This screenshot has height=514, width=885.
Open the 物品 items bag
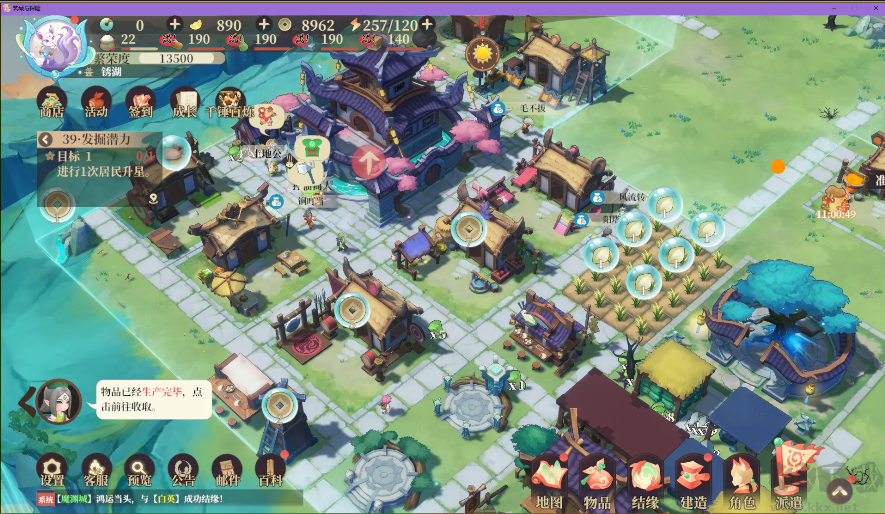point(598,482)
